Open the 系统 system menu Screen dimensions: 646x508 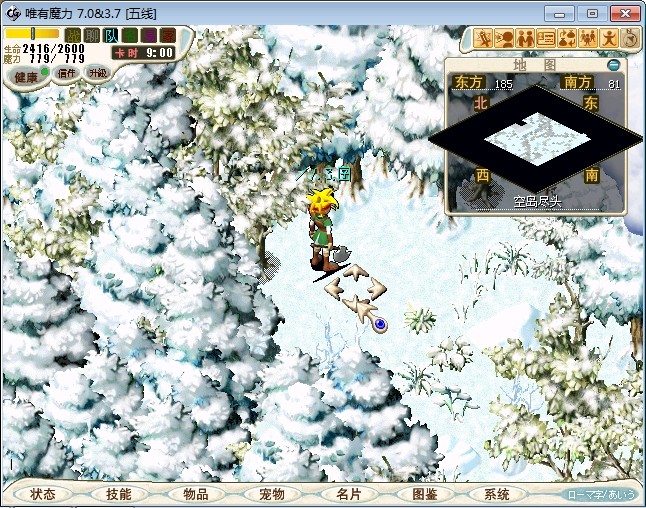click(497, 494)
